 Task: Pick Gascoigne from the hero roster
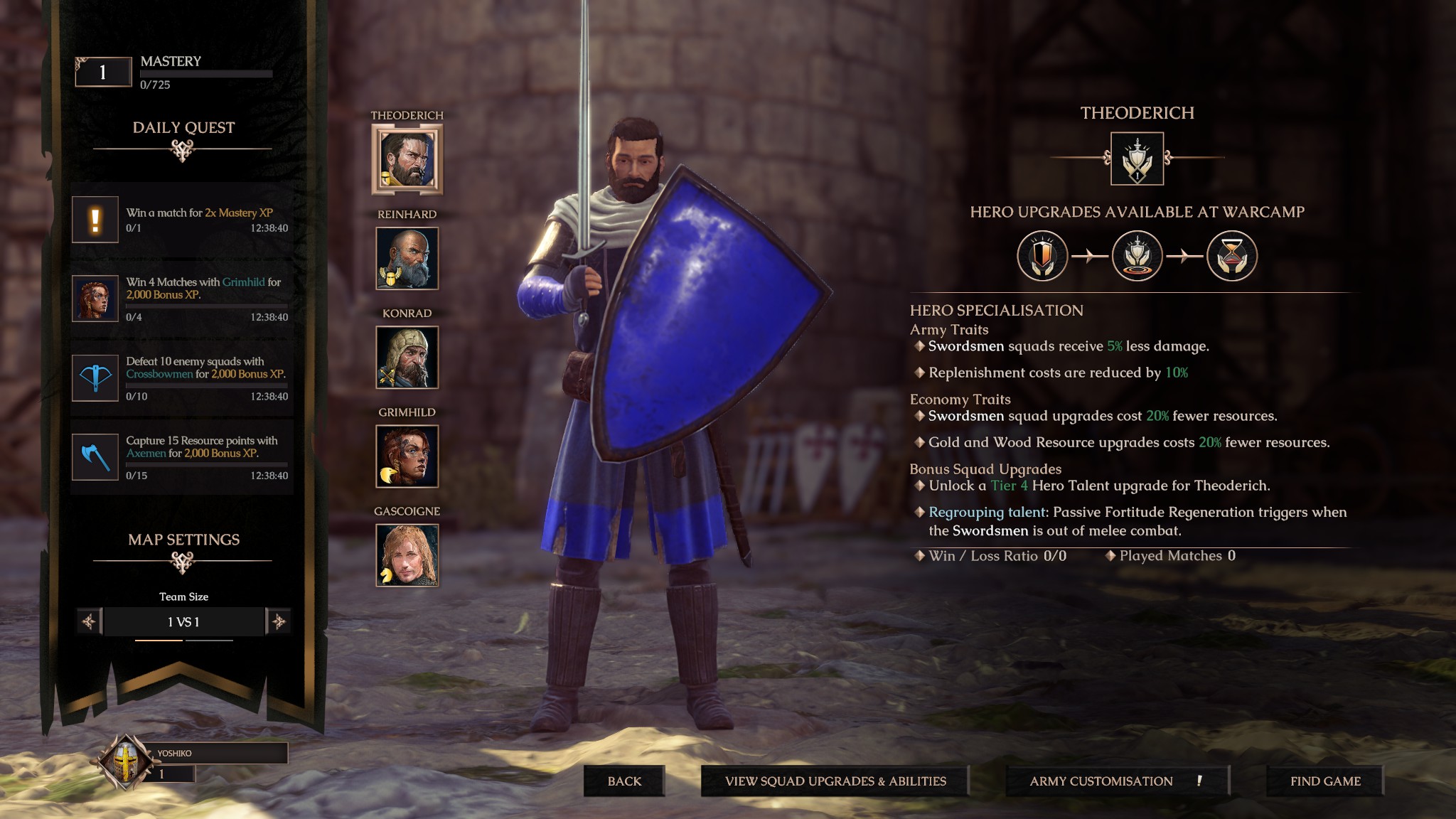(407, 556)
